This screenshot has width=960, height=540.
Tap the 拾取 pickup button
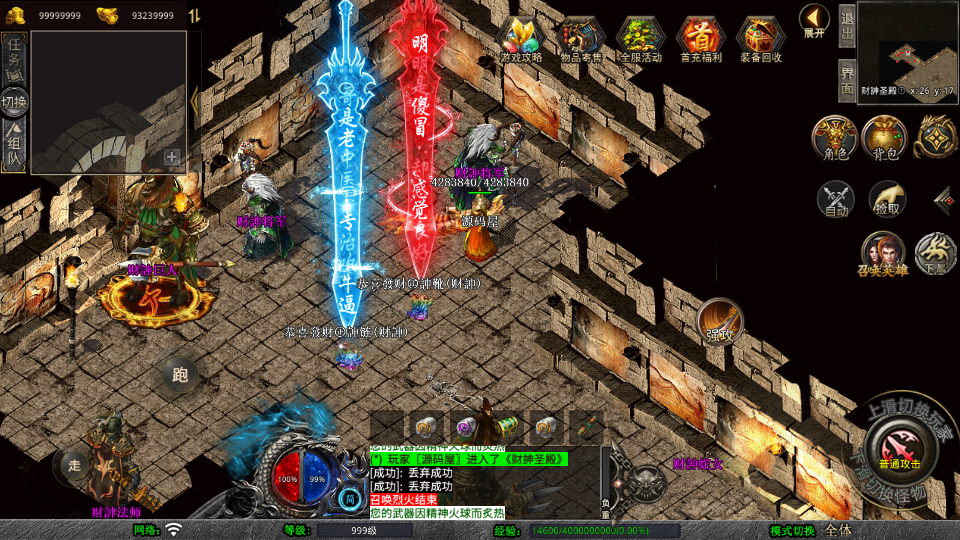click(887, 199)
